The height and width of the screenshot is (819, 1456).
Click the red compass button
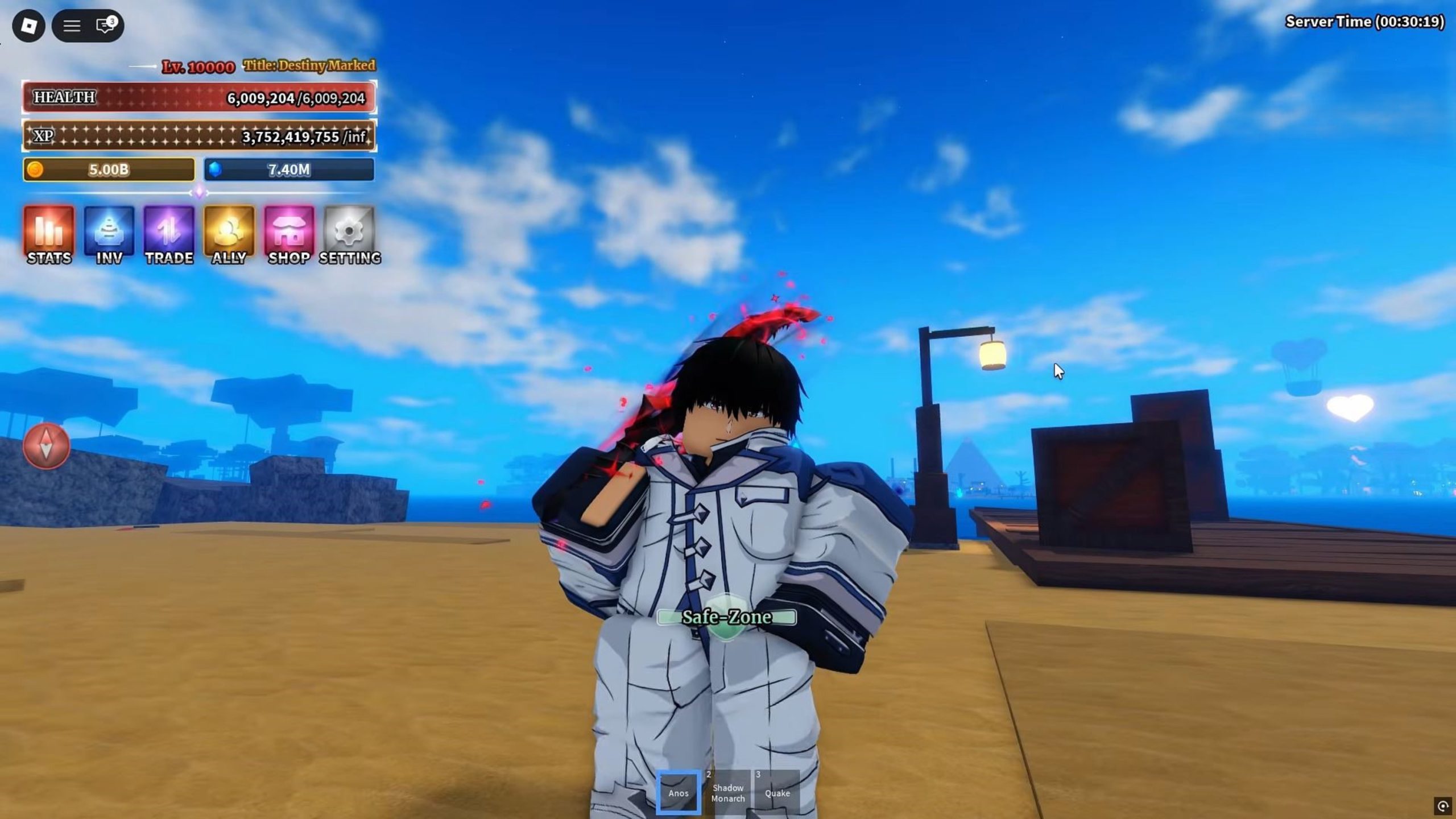(46, 446)
